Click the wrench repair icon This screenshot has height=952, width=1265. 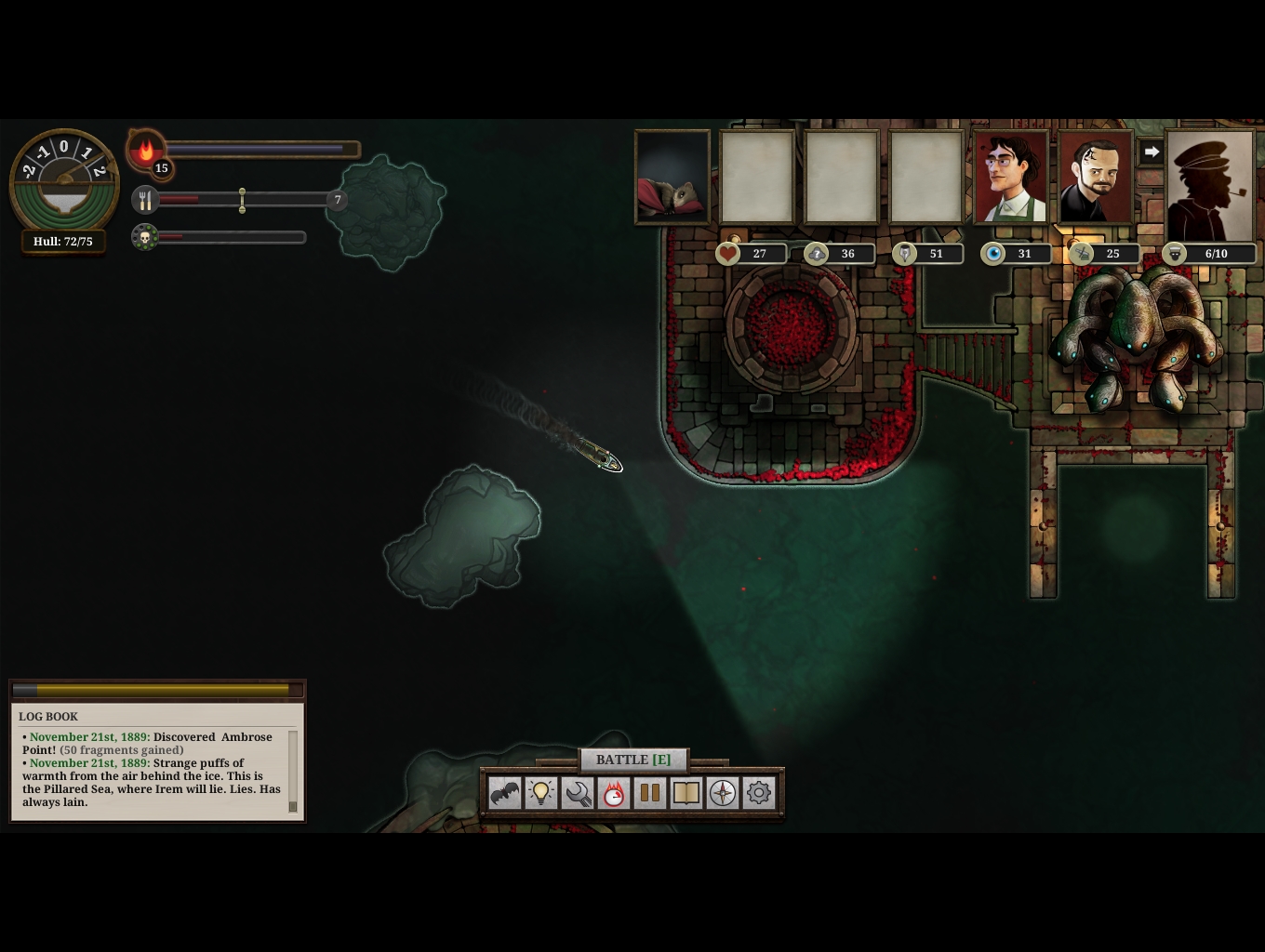[578, 793]
